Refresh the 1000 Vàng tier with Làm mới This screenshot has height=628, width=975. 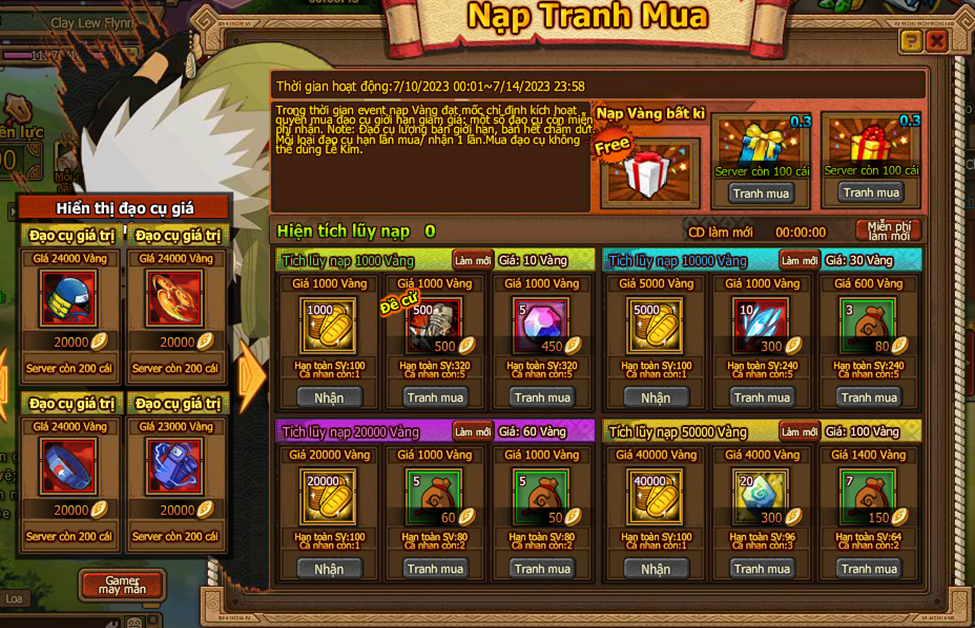472,260
